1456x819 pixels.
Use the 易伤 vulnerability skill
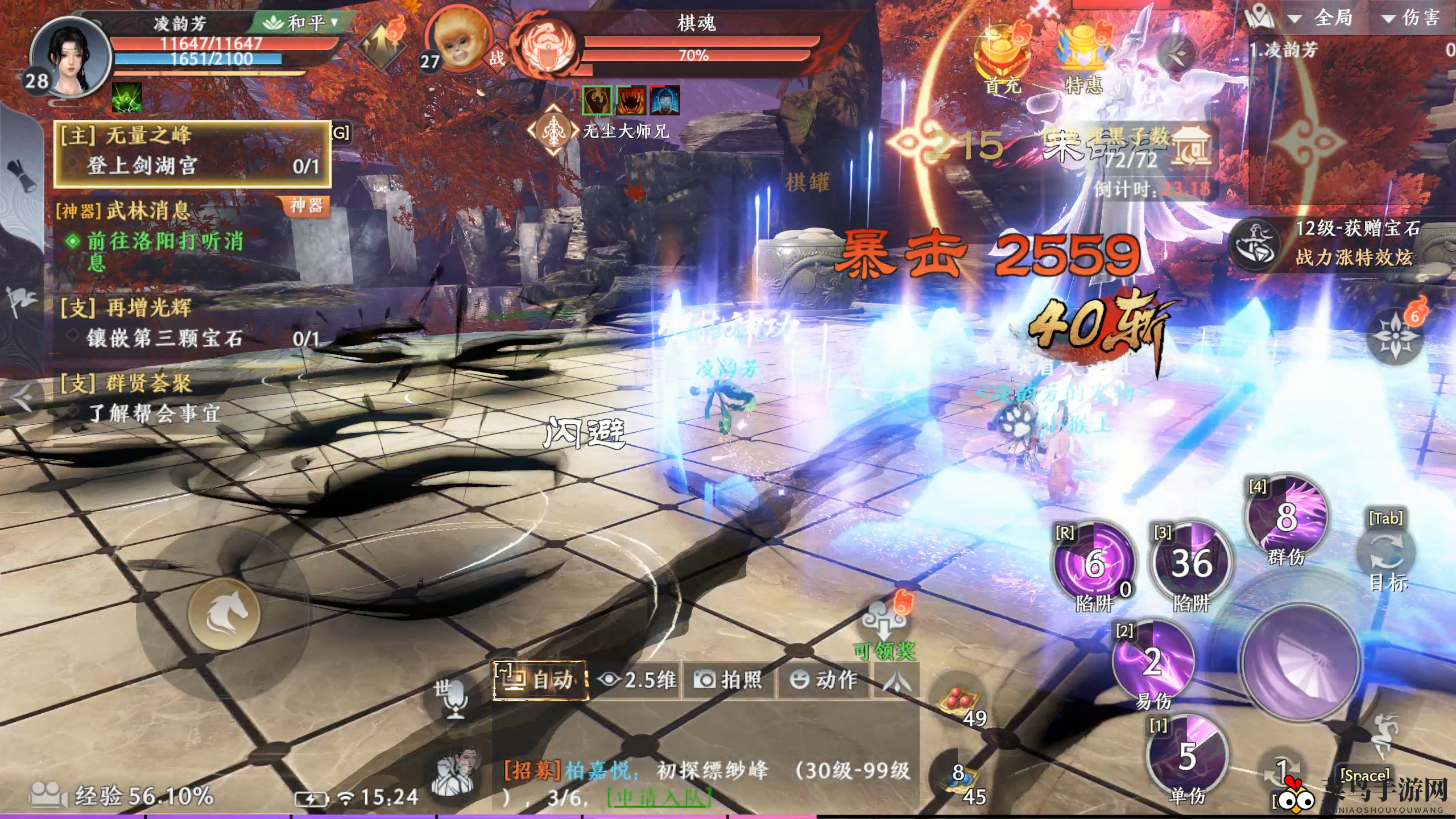click(x=1153, y=663)
